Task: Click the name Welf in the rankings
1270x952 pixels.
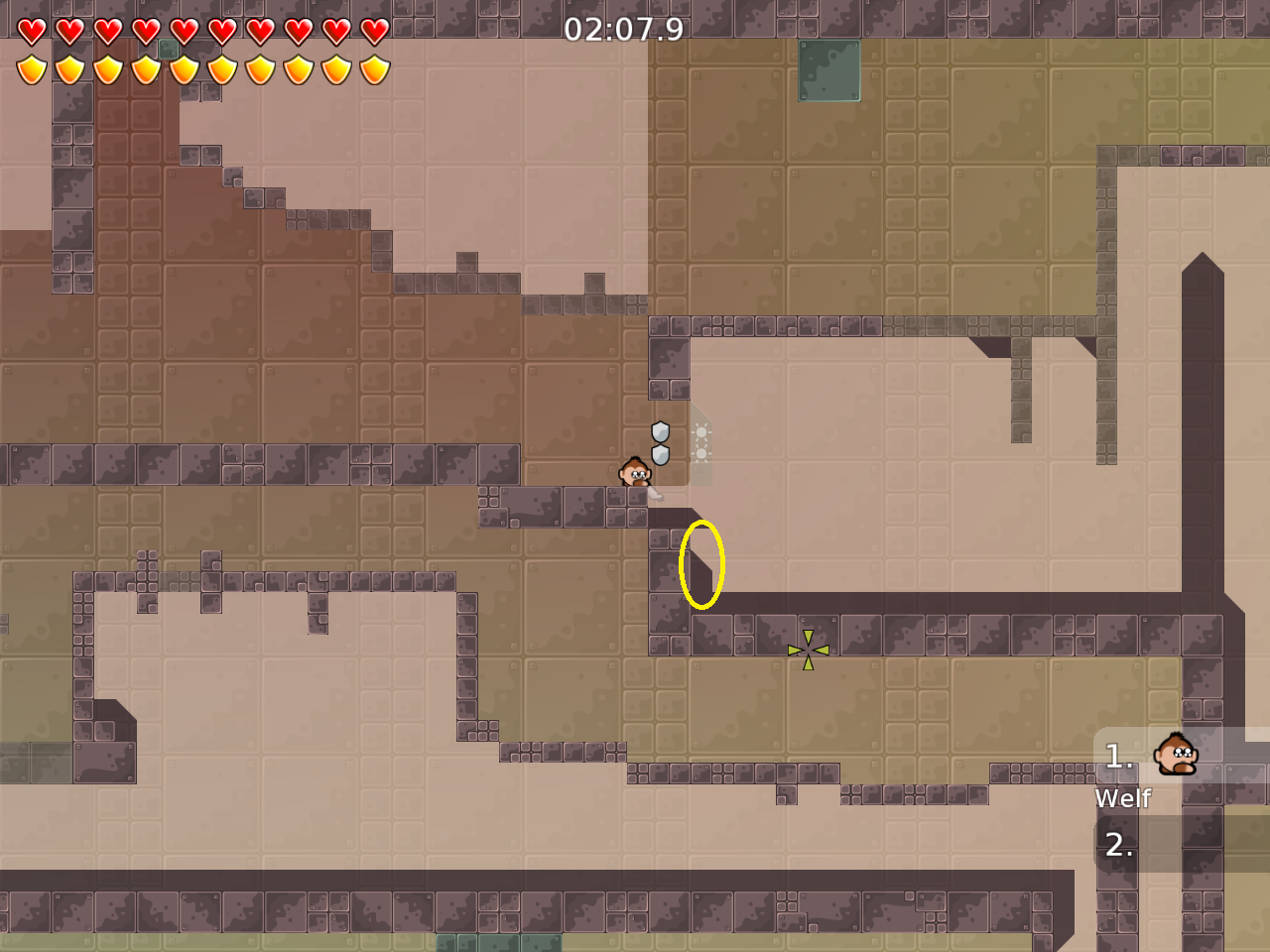Action: (x=1122, y=798)
